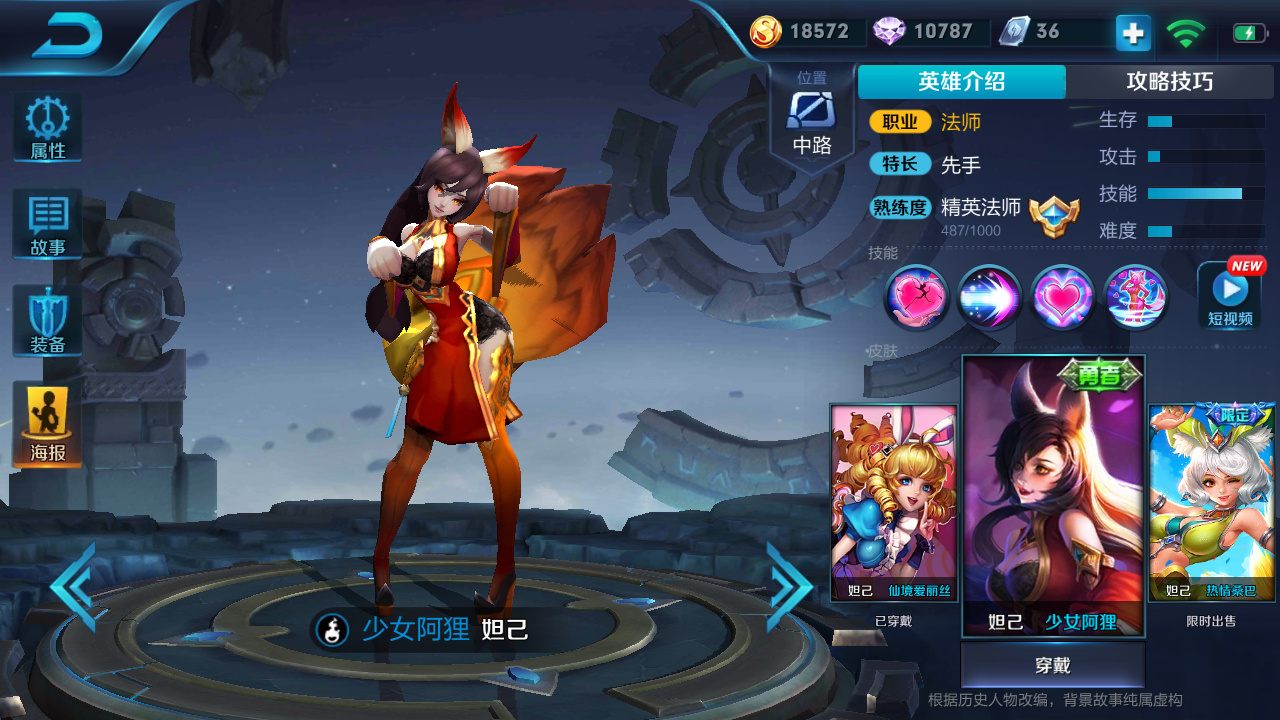Click the blue plus recharge button
Viewport: 1280px width, 720px height.
[x=1131, y=32]
